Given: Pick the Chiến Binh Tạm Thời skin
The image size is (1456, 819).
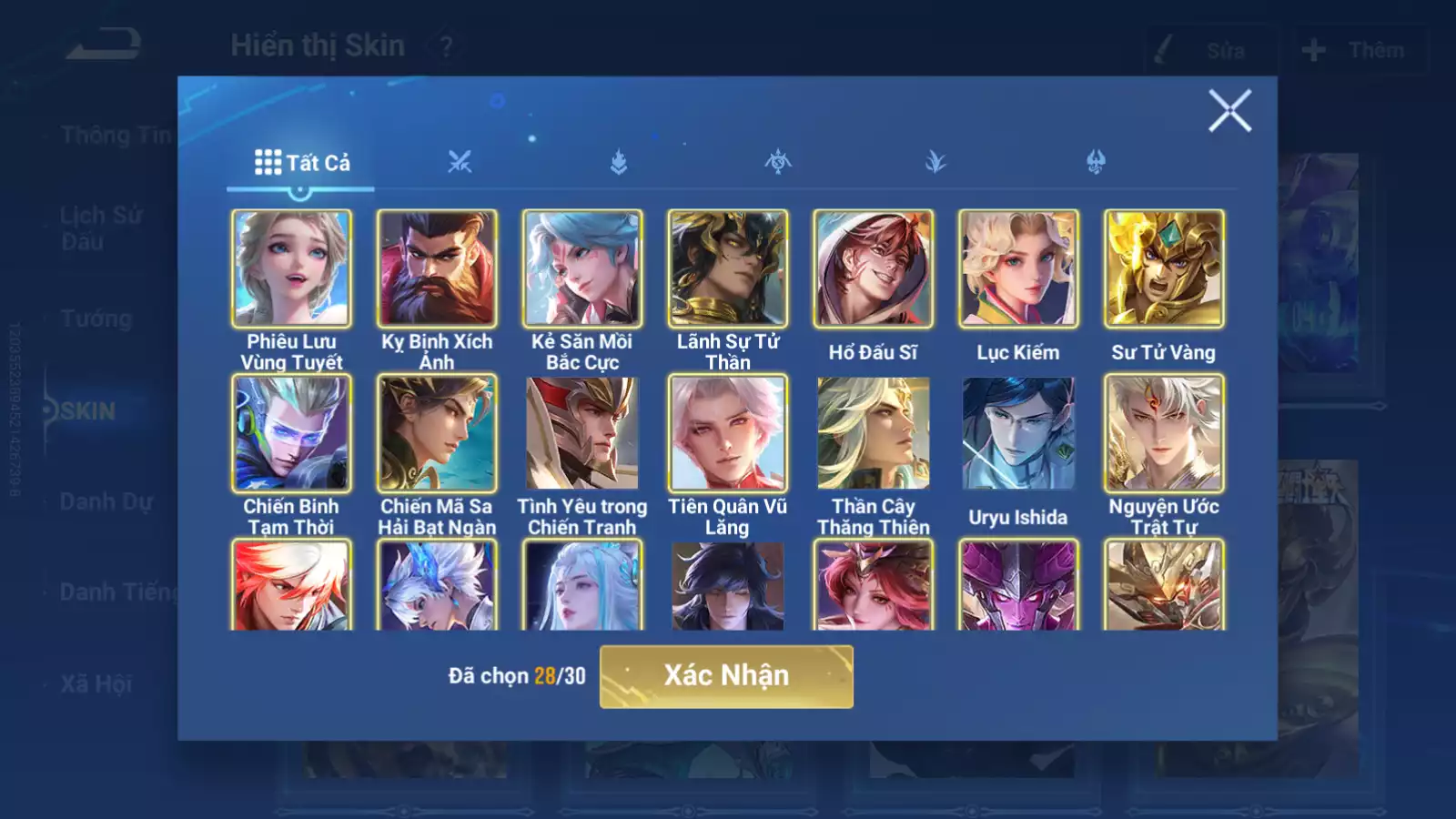Looking at the screenshot, I should [x=291, y=433].
